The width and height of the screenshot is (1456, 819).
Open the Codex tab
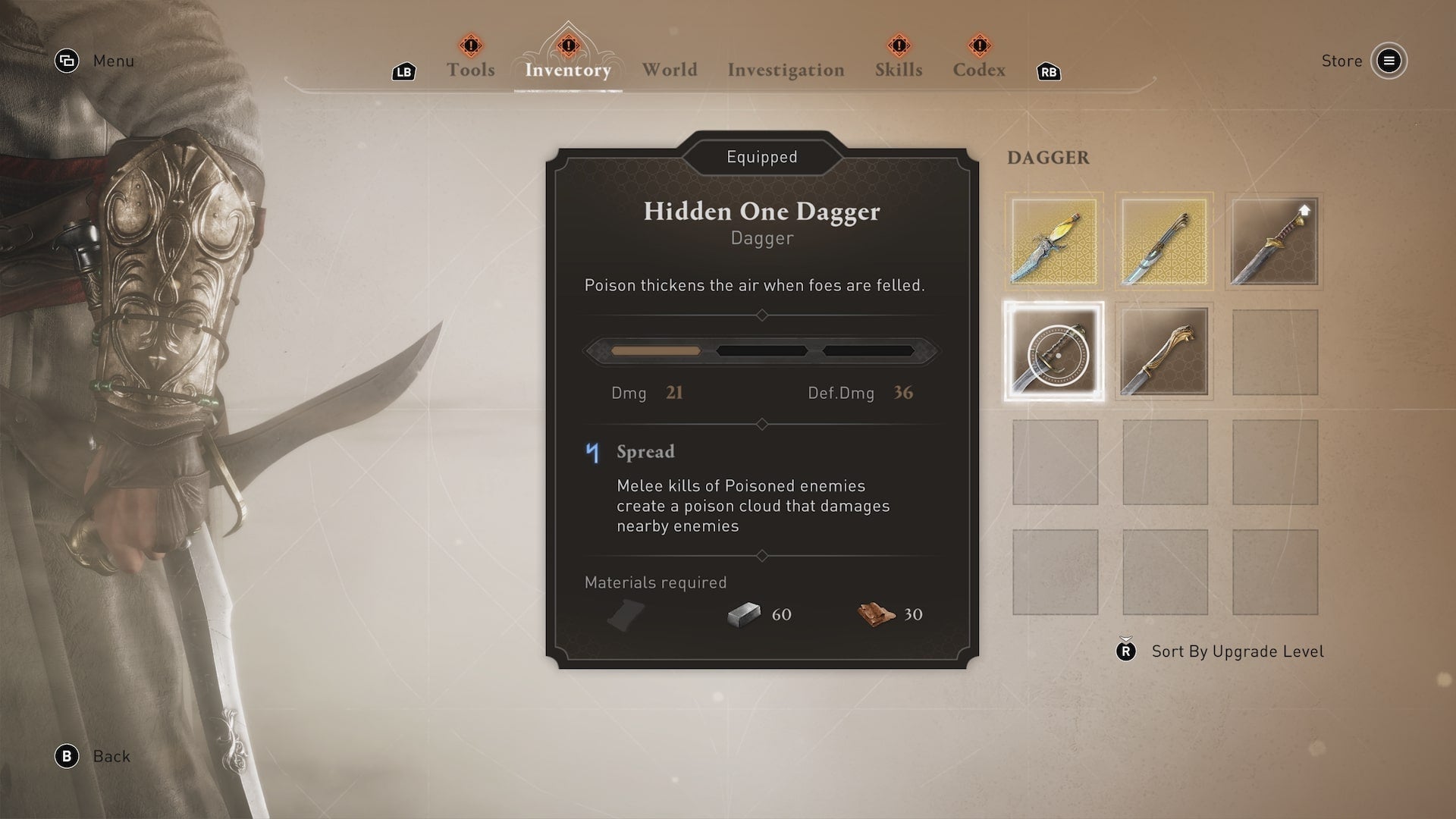(x=979, y=70)
